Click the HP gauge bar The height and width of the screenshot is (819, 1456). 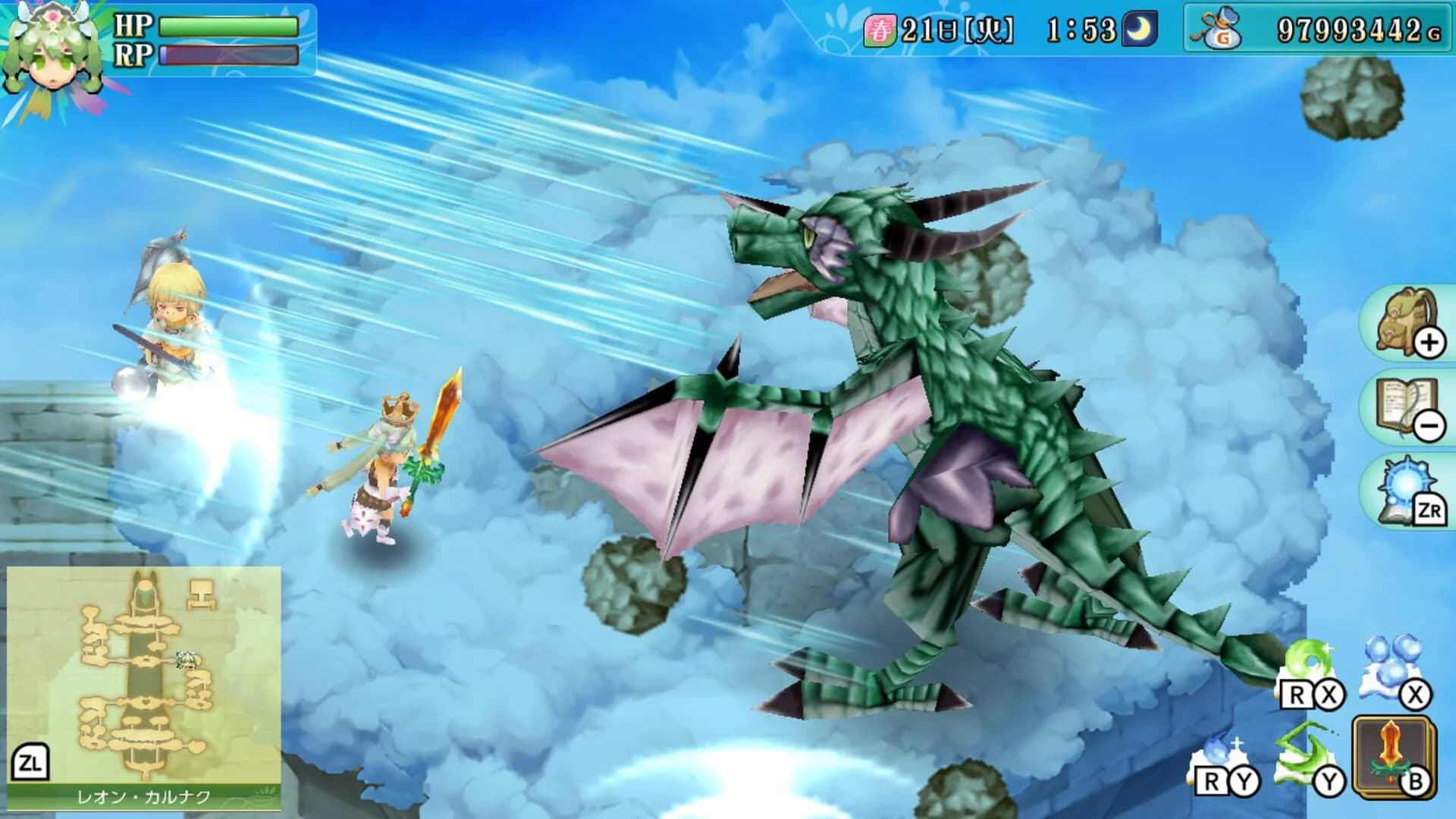[227, 24]
